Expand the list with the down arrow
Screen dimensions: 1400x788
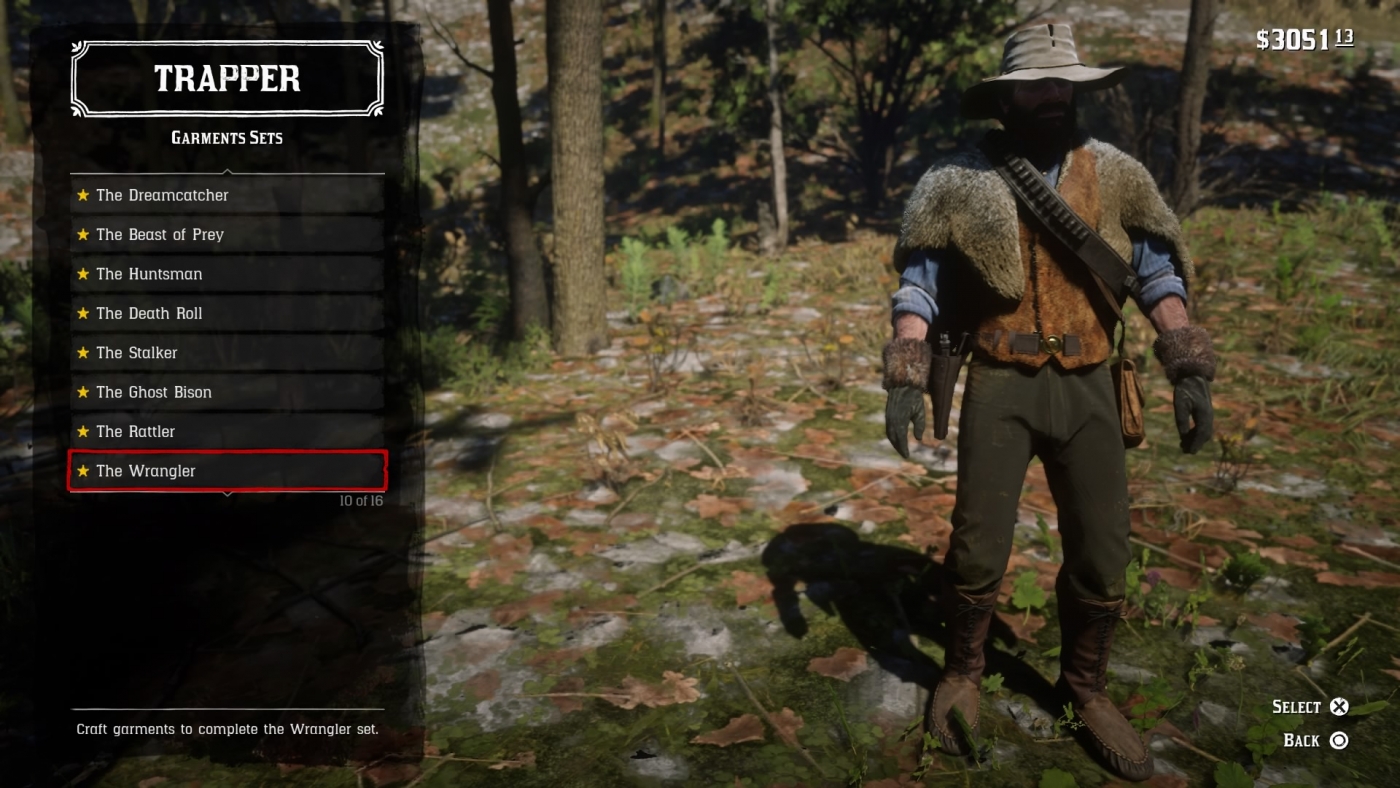tap(227, 493)
